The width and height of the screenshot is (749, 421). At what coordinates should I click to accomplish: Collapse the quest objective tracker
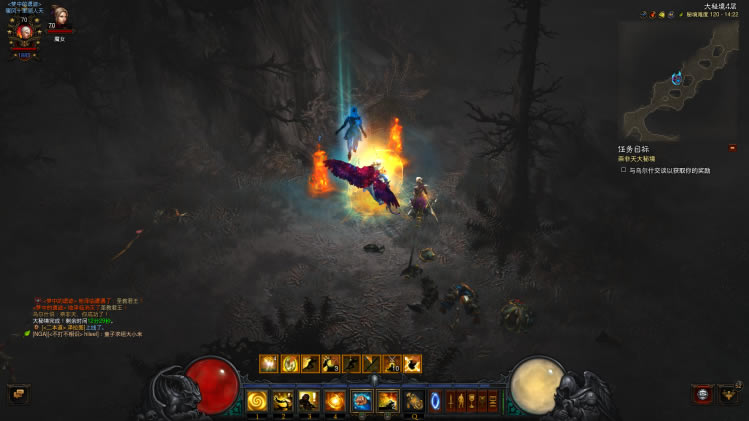click(732, 148)
